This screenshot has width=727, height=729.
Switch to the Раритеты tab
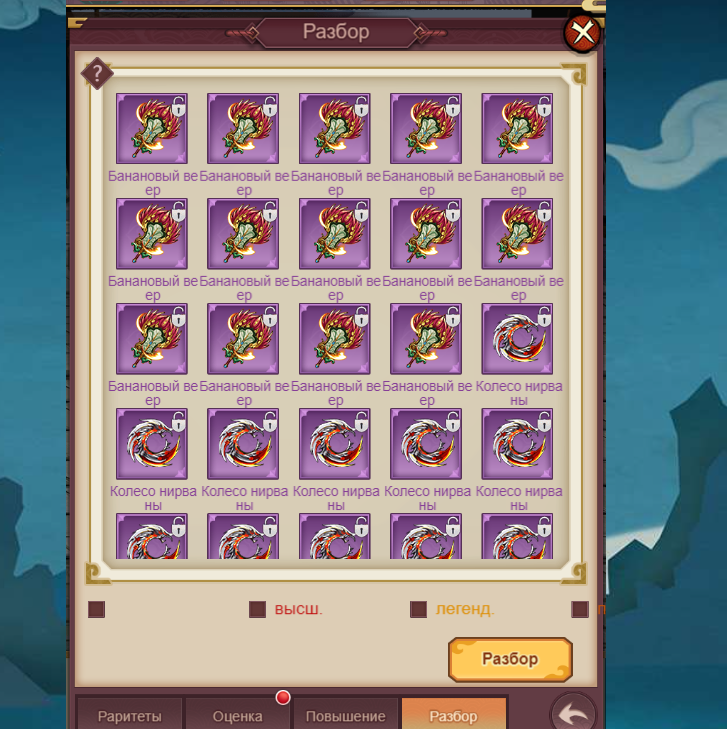[x=130, y=716]
